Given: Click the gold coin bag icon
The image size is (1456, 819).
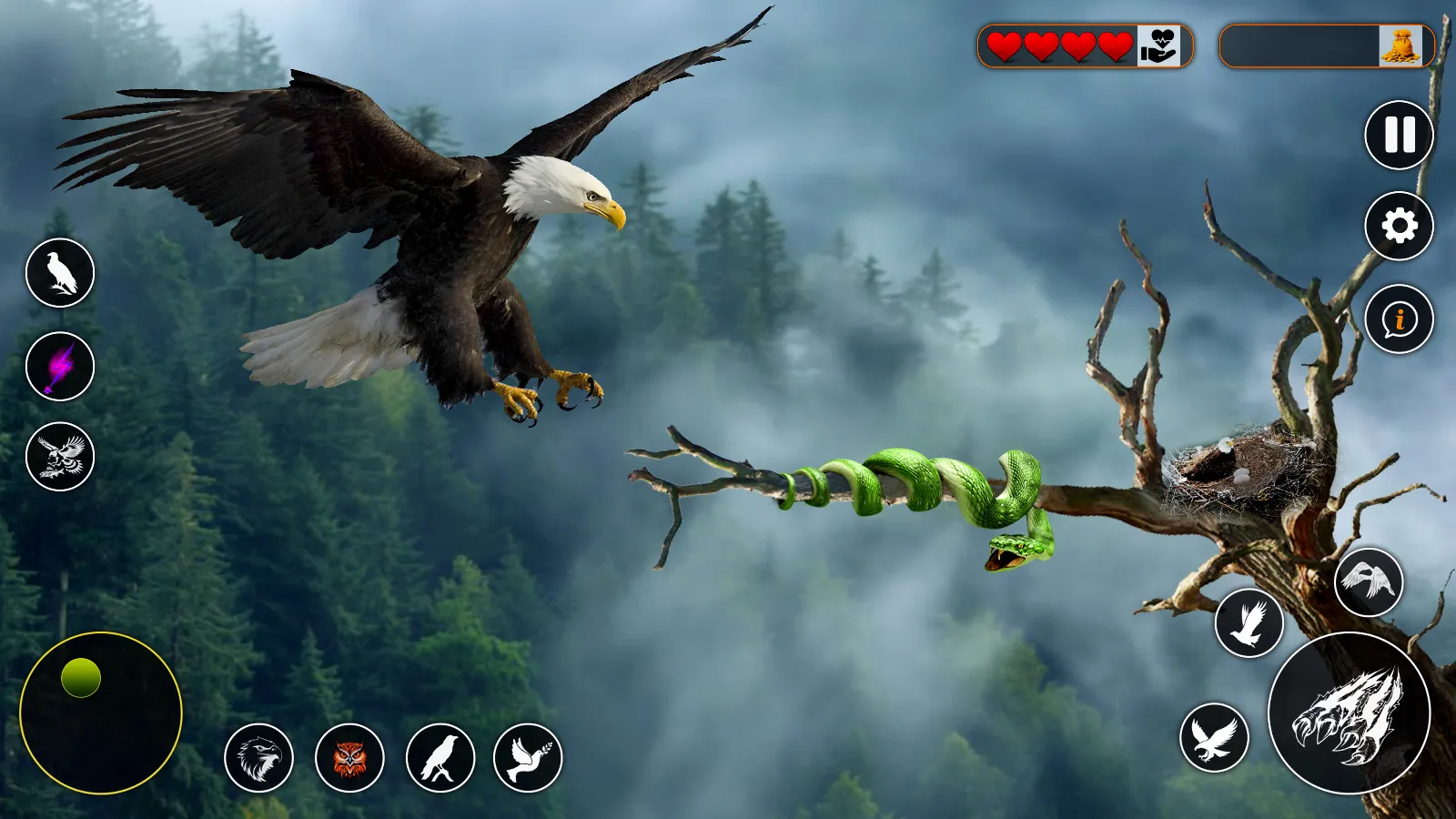Looking at the screenshot, I should (1400, 45).
